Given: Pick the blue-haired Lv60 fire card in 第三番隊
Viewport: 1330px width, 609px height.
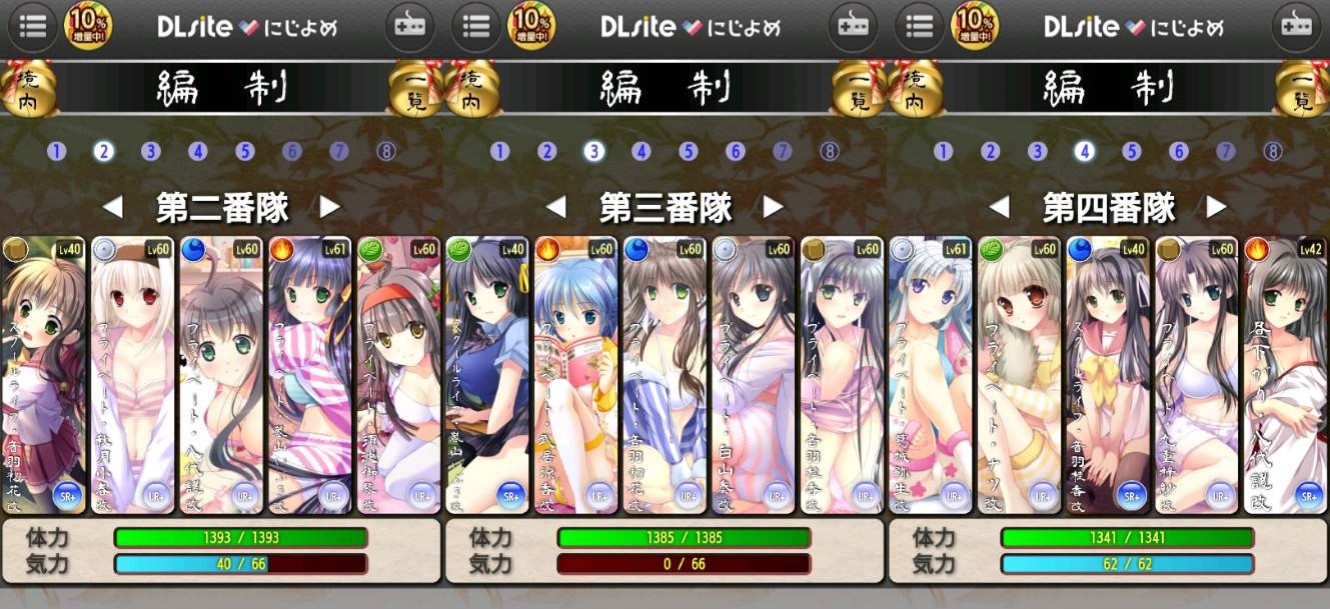Looking at the screenshot, I should (575, 375).
